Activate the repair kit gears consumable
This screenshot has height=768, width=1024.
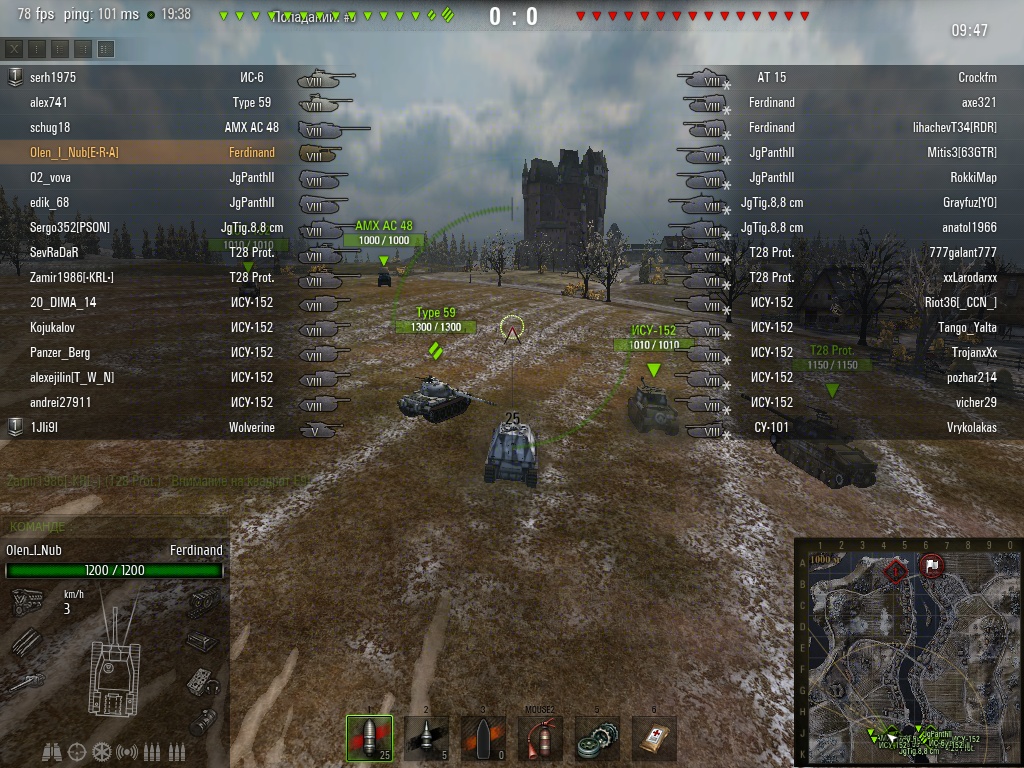coord(597,739)
